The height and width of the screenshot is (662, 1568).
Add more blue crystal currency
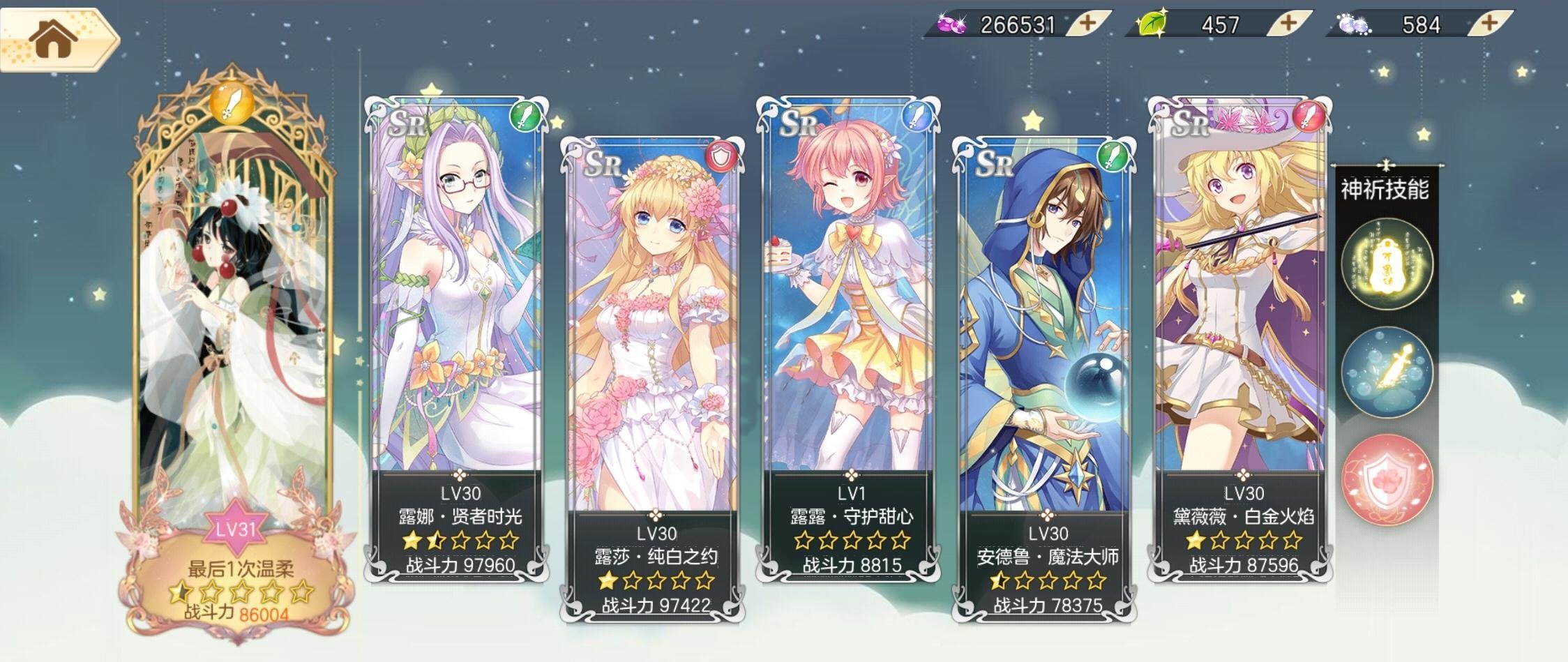pos(1488,23)
